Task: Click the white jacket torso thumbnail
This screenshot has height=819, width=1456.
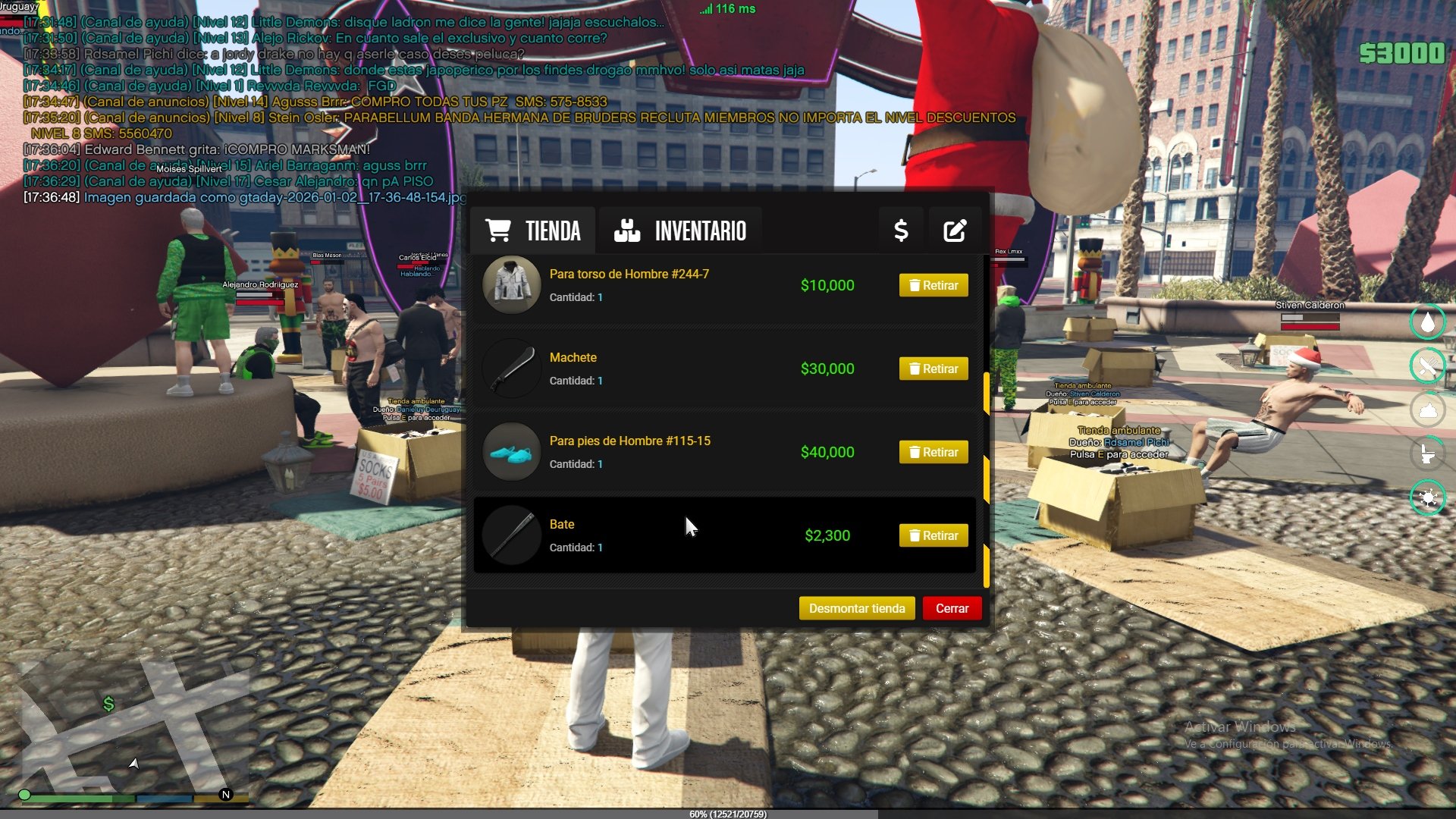Action: (x=512, y=285)
